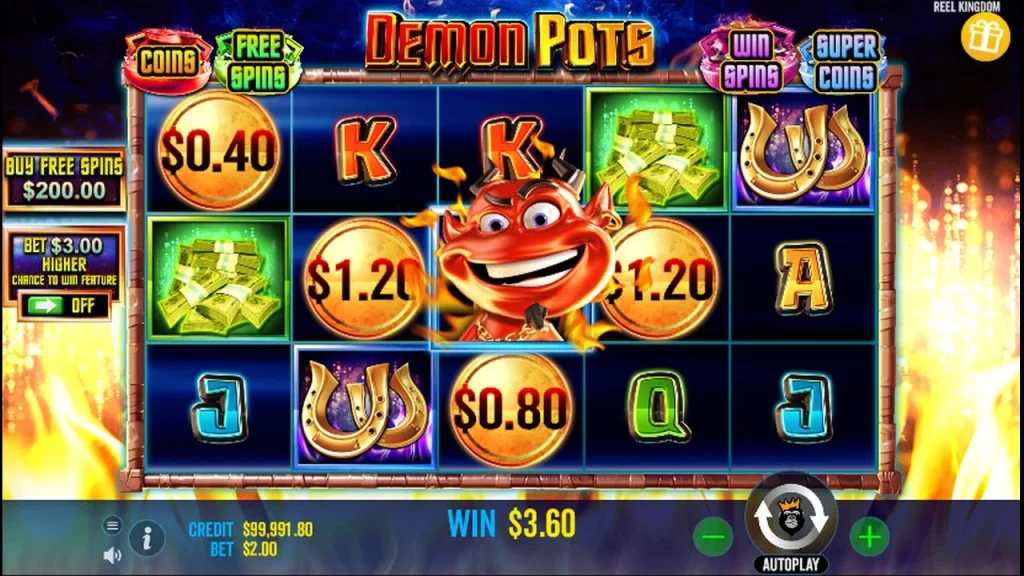The width and height of the screenshot is (1024, 576).
Task: Spin the reels with the crown button
Action: (791, 519)
